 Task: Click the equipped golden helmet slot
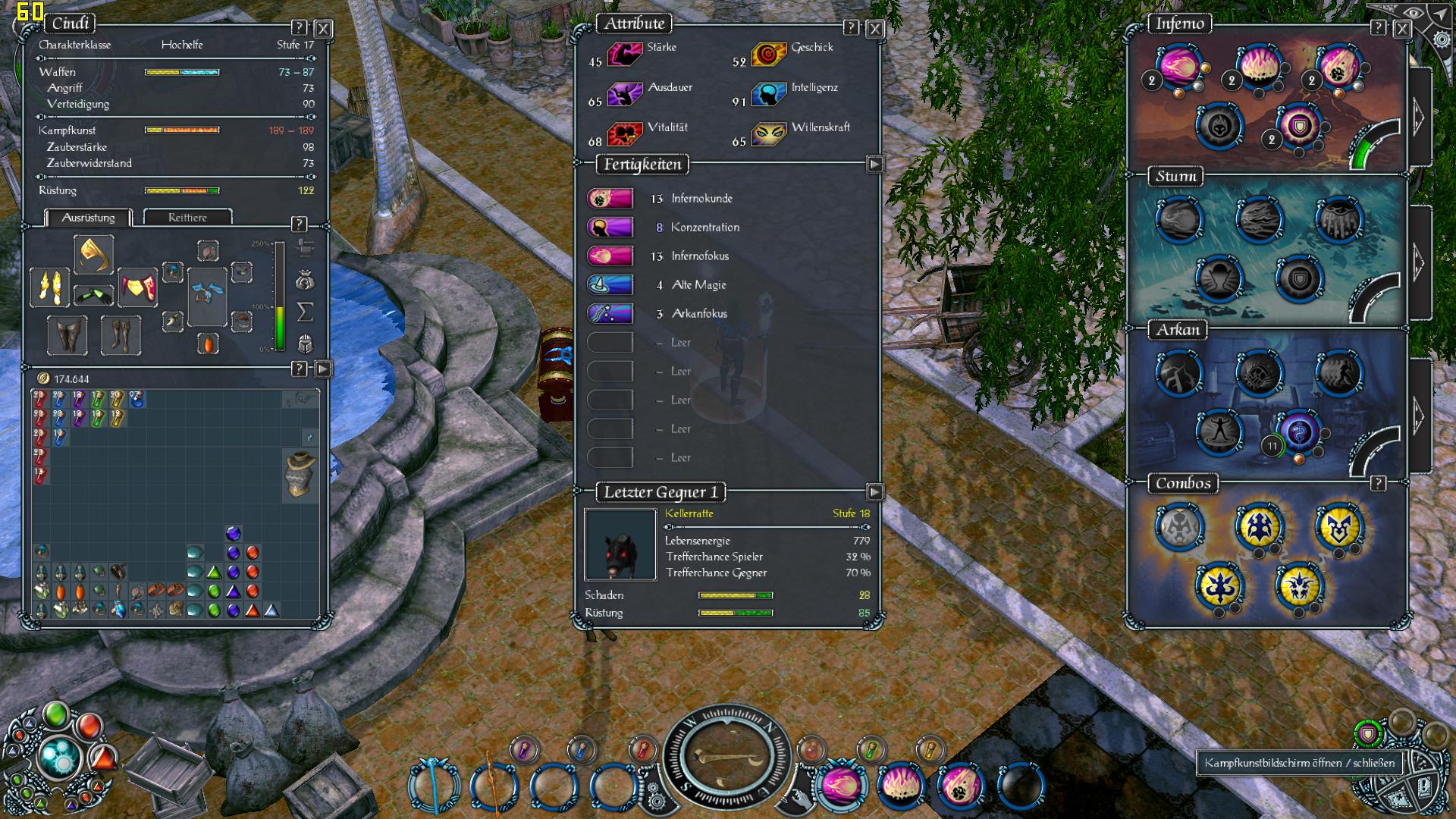94,254
